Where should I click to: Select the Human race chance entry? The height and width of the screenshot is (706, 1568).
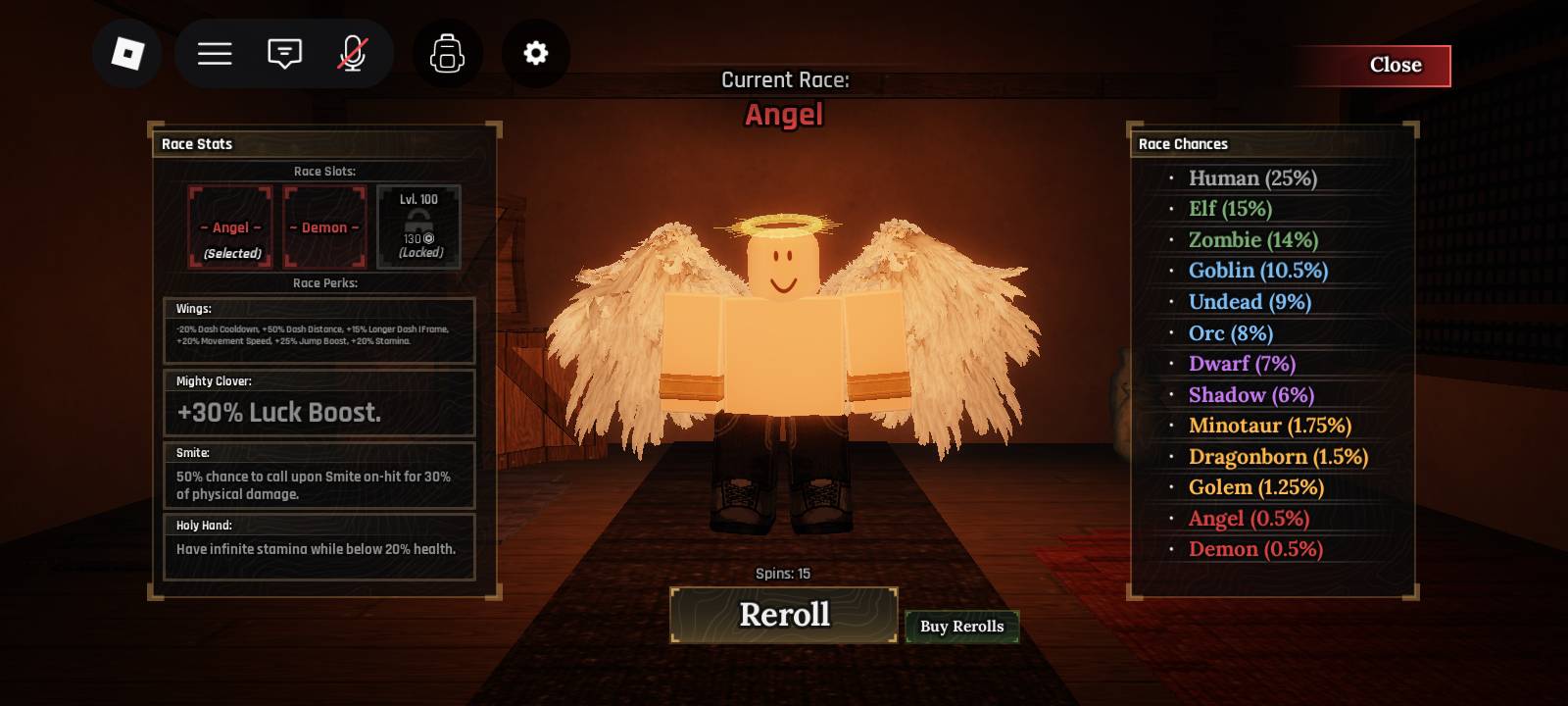tap(1252, 178)
